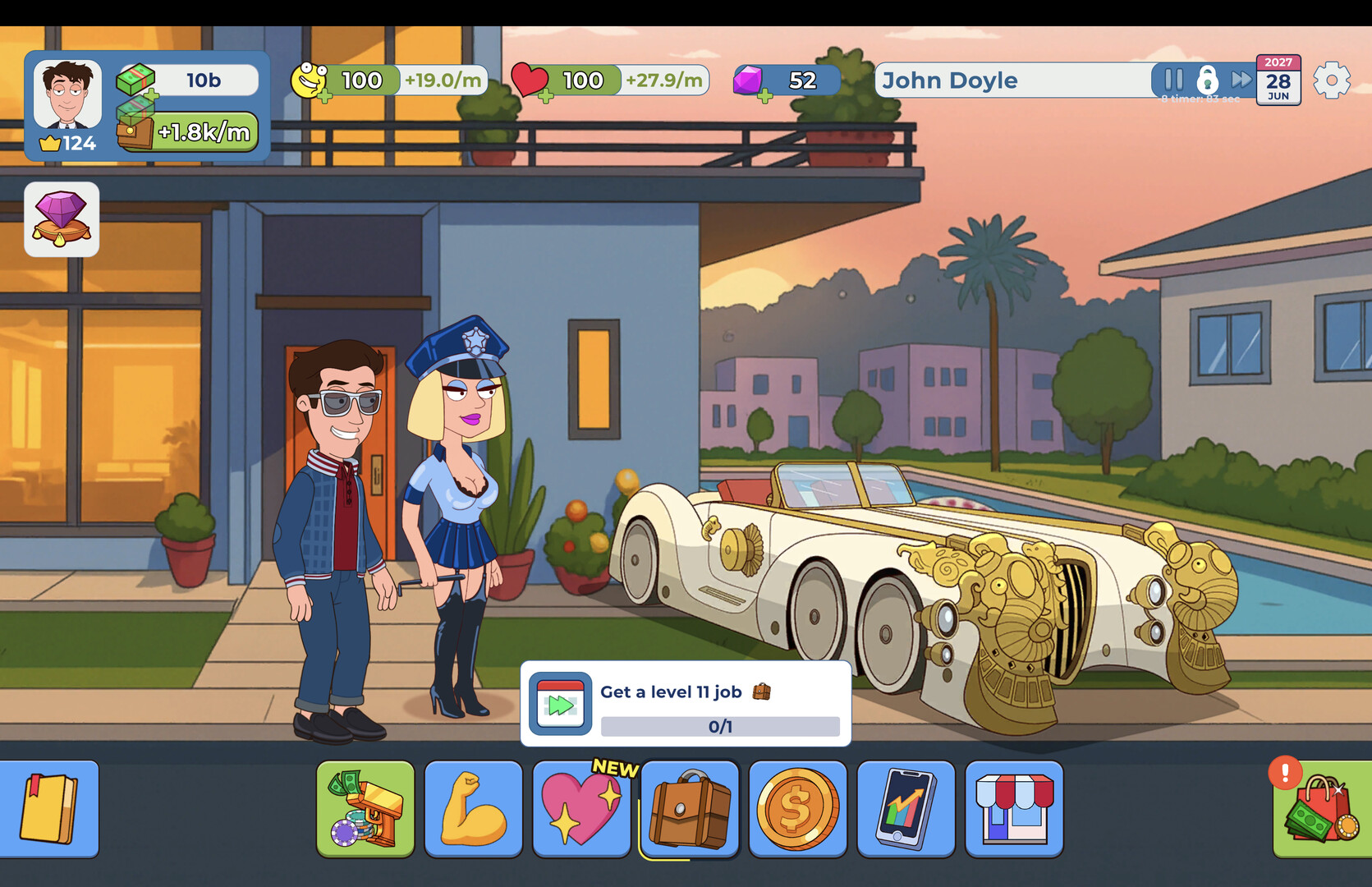Open the market storefront panel
Screen dimensions: 1372x887
tap(1014, 808)
